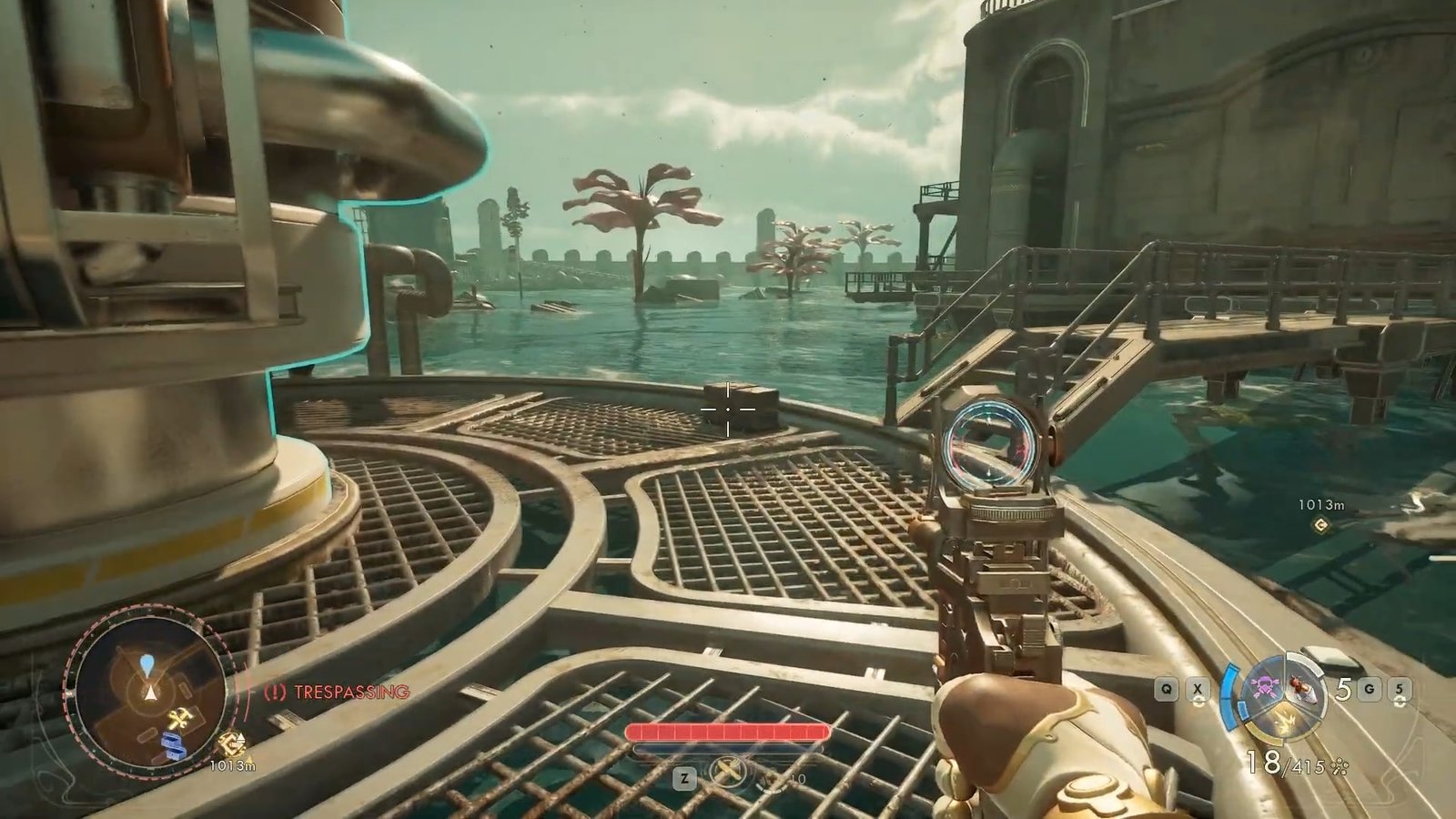This screenshot has width=1456, height=819.
Task: Click the gold quest marker beside the minimap
Action: click(x=232, y=744)
